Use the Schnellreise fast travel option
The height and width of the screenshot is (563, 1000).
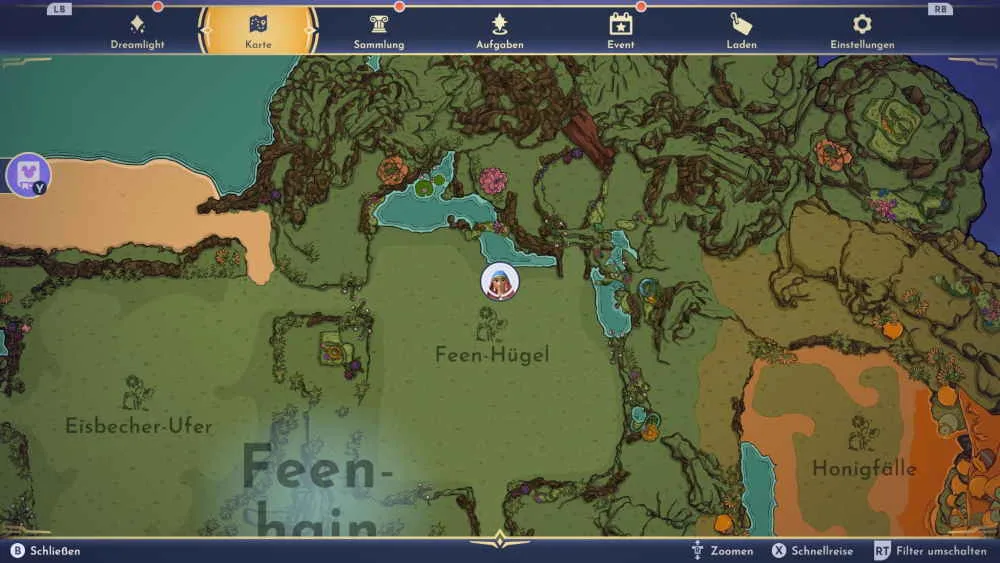point(811,551)
